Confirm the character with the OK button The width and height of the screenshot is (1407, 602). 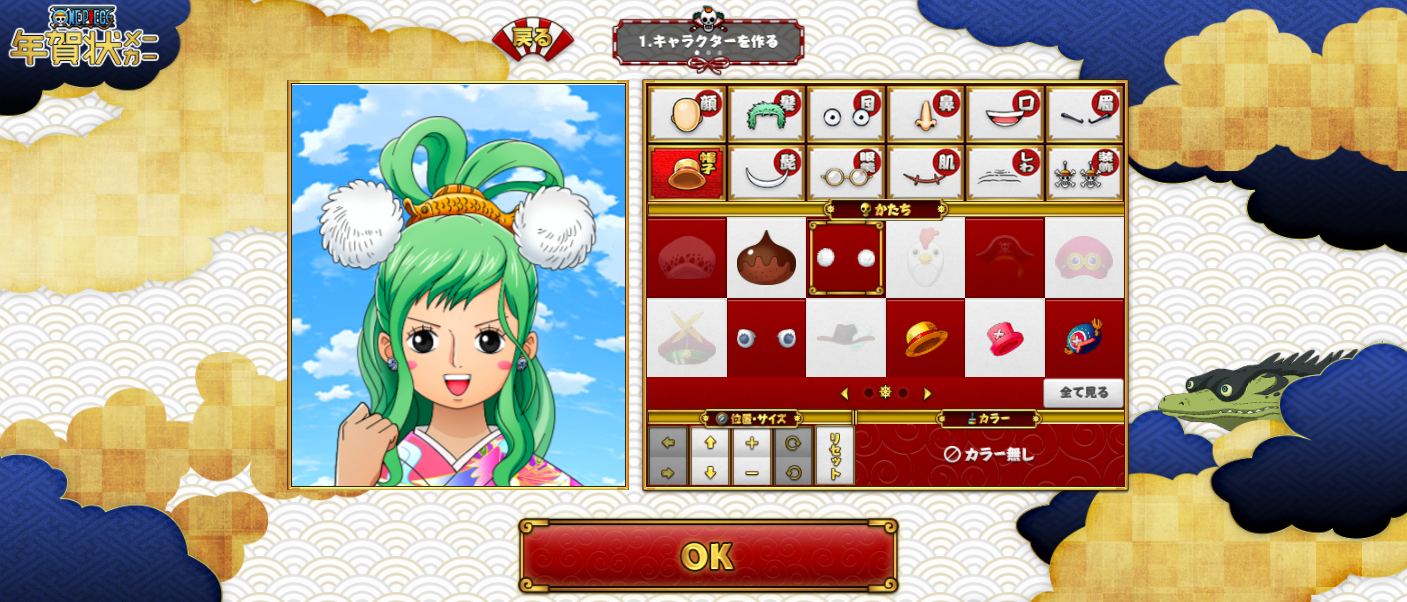tap(707, 556)
